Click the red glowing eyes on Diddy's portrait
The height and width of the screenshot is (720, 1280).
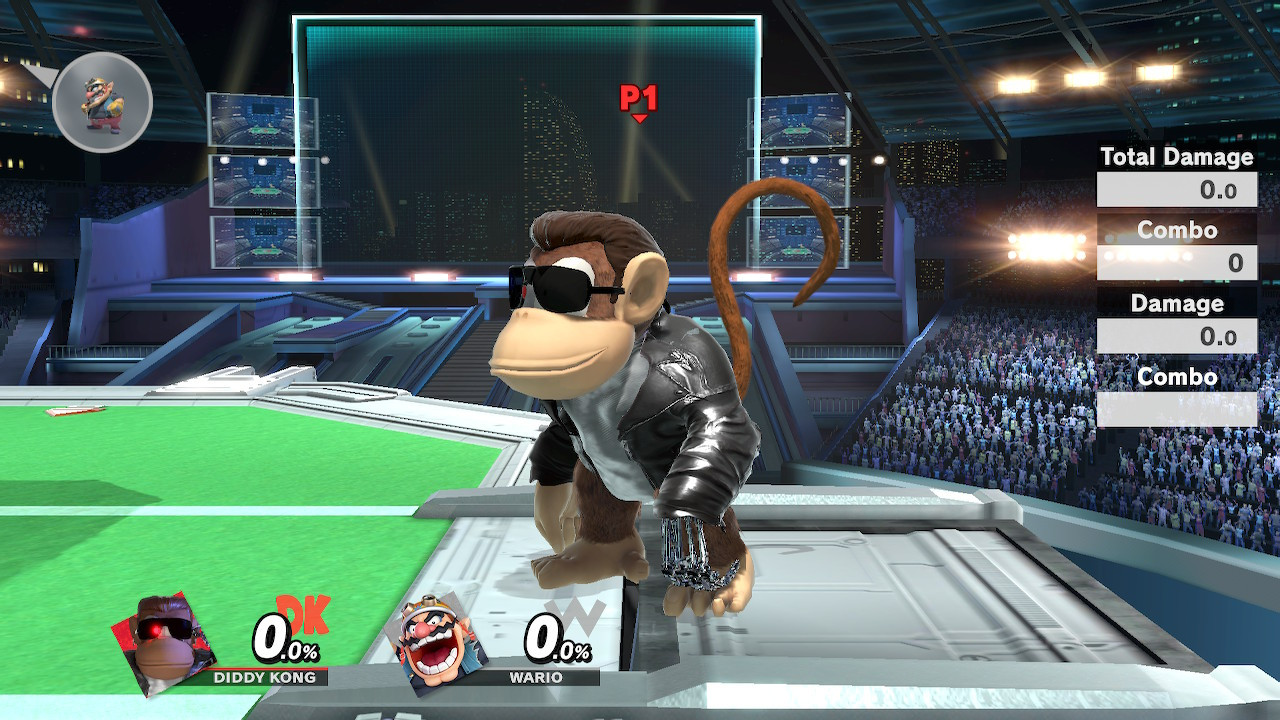(x=156, y=632)
